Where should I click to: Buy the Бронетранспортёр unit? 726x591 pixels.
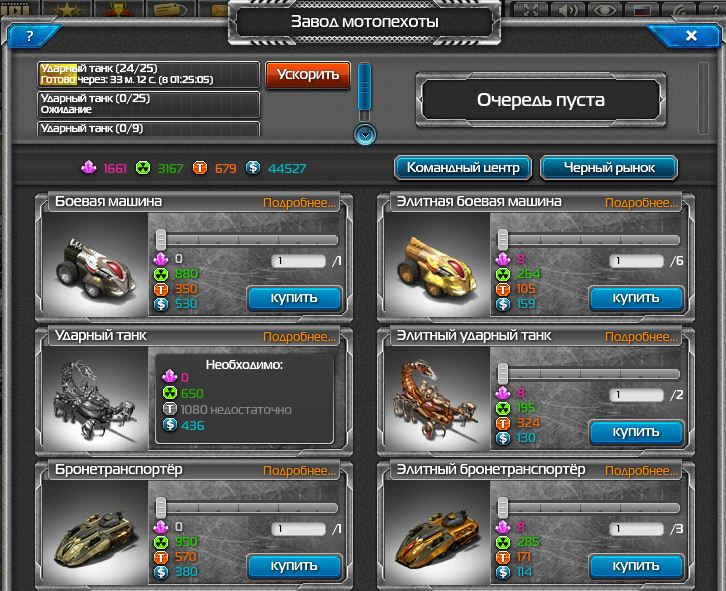click(x=294, y=566)
